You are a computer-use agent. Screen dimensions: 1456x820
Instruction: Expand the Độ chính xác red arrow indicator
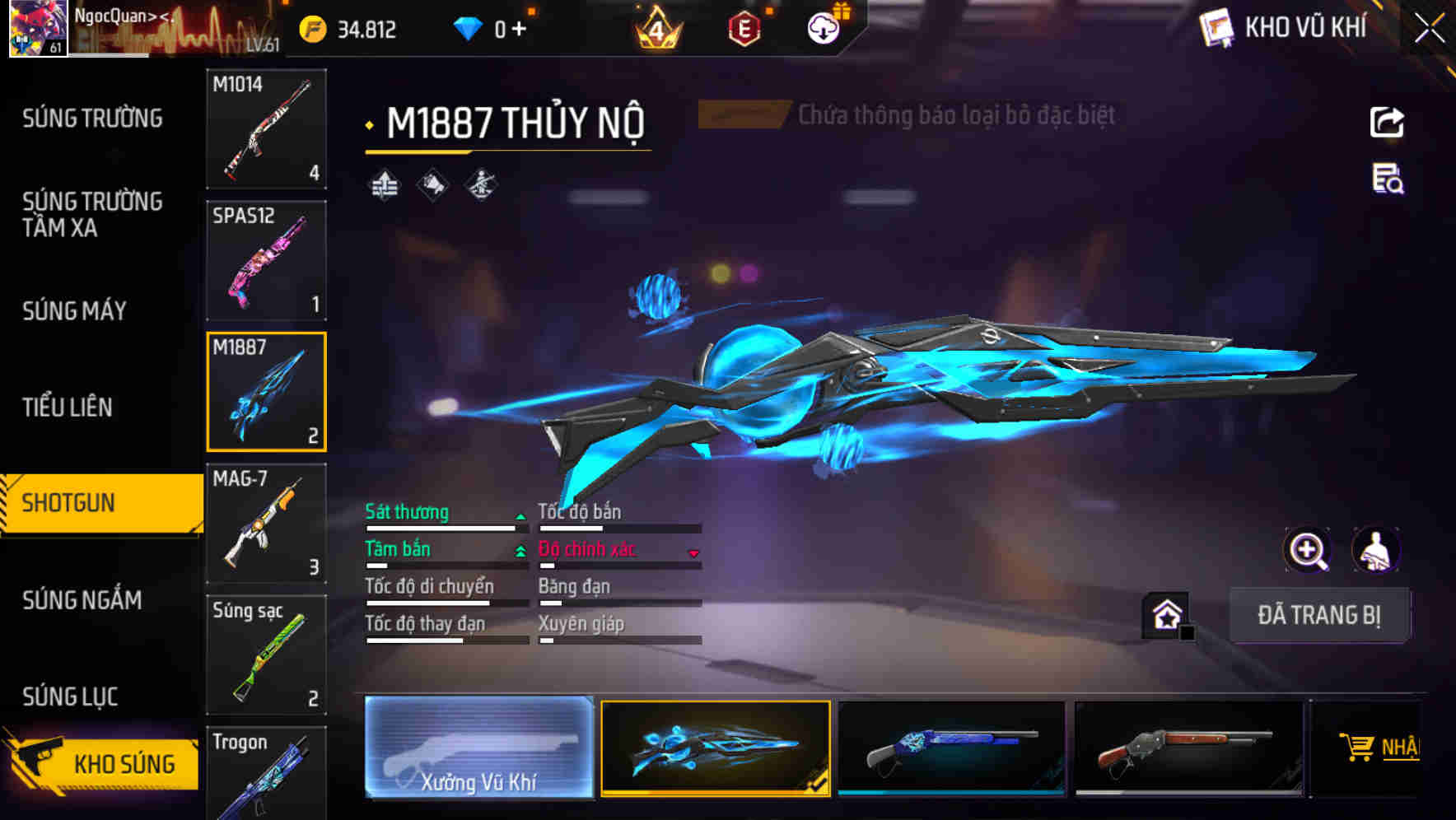pos(694,553)
